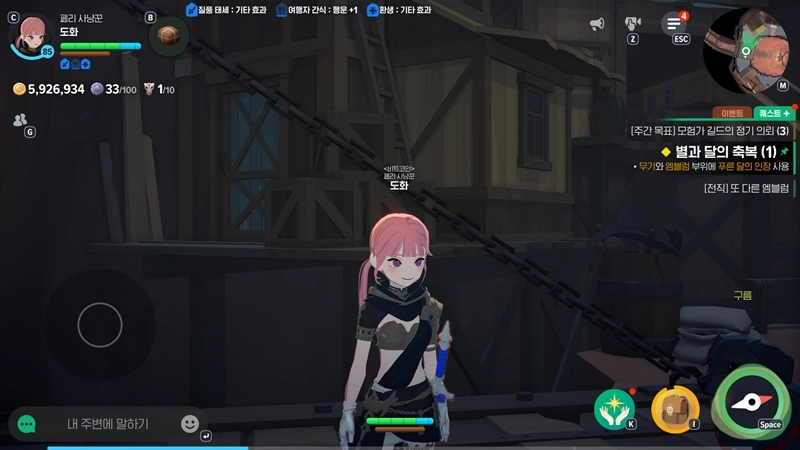800x450 pixels.
Task: Open the character portrait for 도화
Action: point(32,36)
